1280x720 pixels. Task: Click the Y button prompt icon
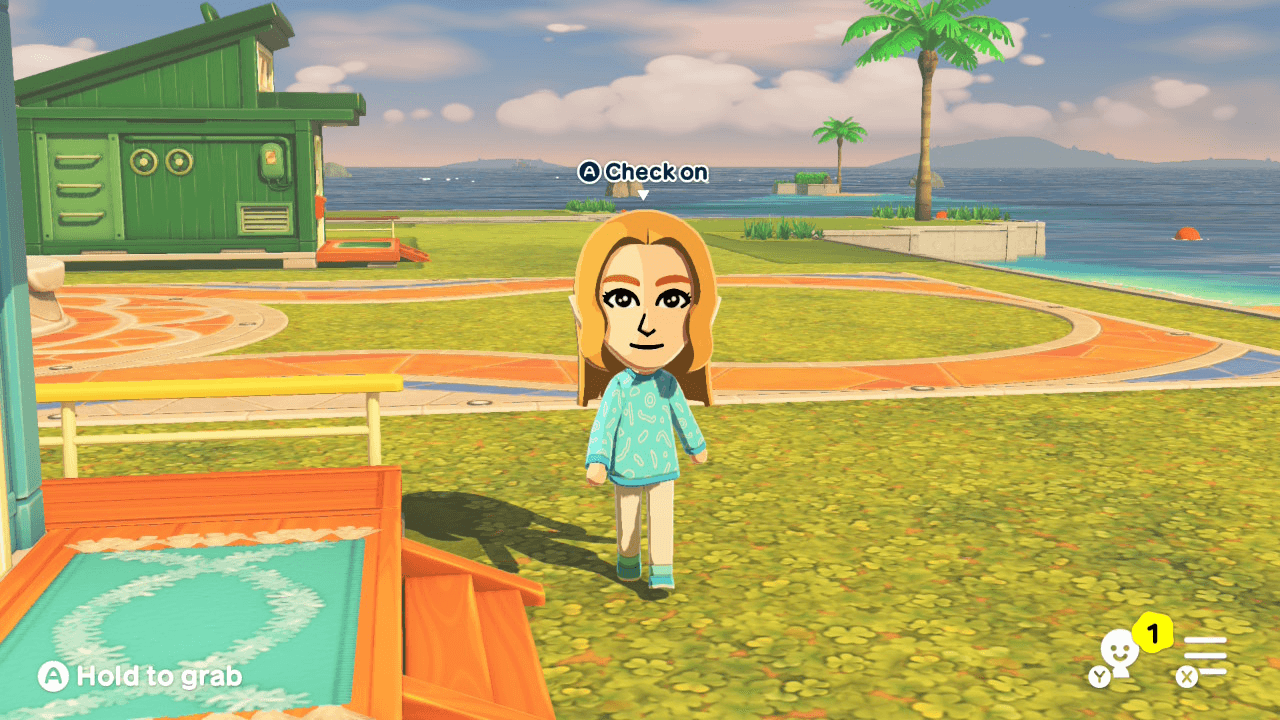pos(1100,676)
